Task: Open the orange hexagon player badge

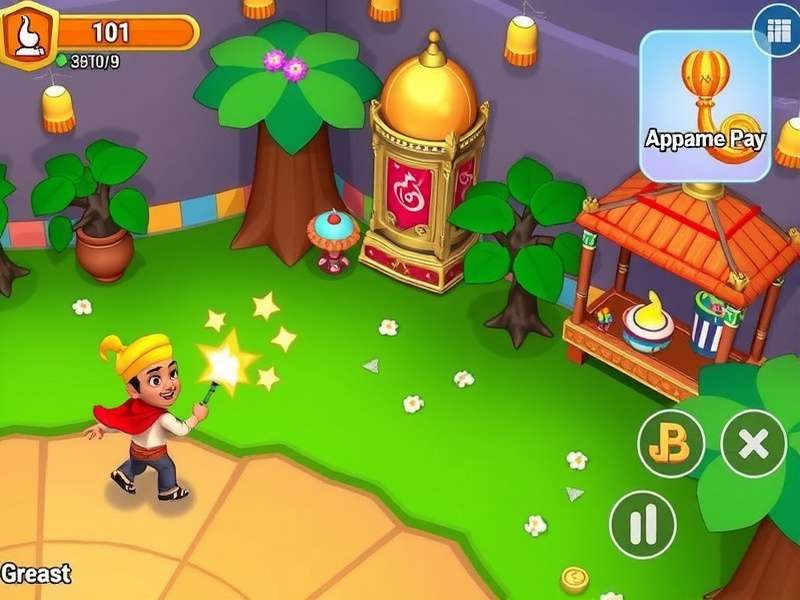Action: pyautogui.click(x=27, y=36)
